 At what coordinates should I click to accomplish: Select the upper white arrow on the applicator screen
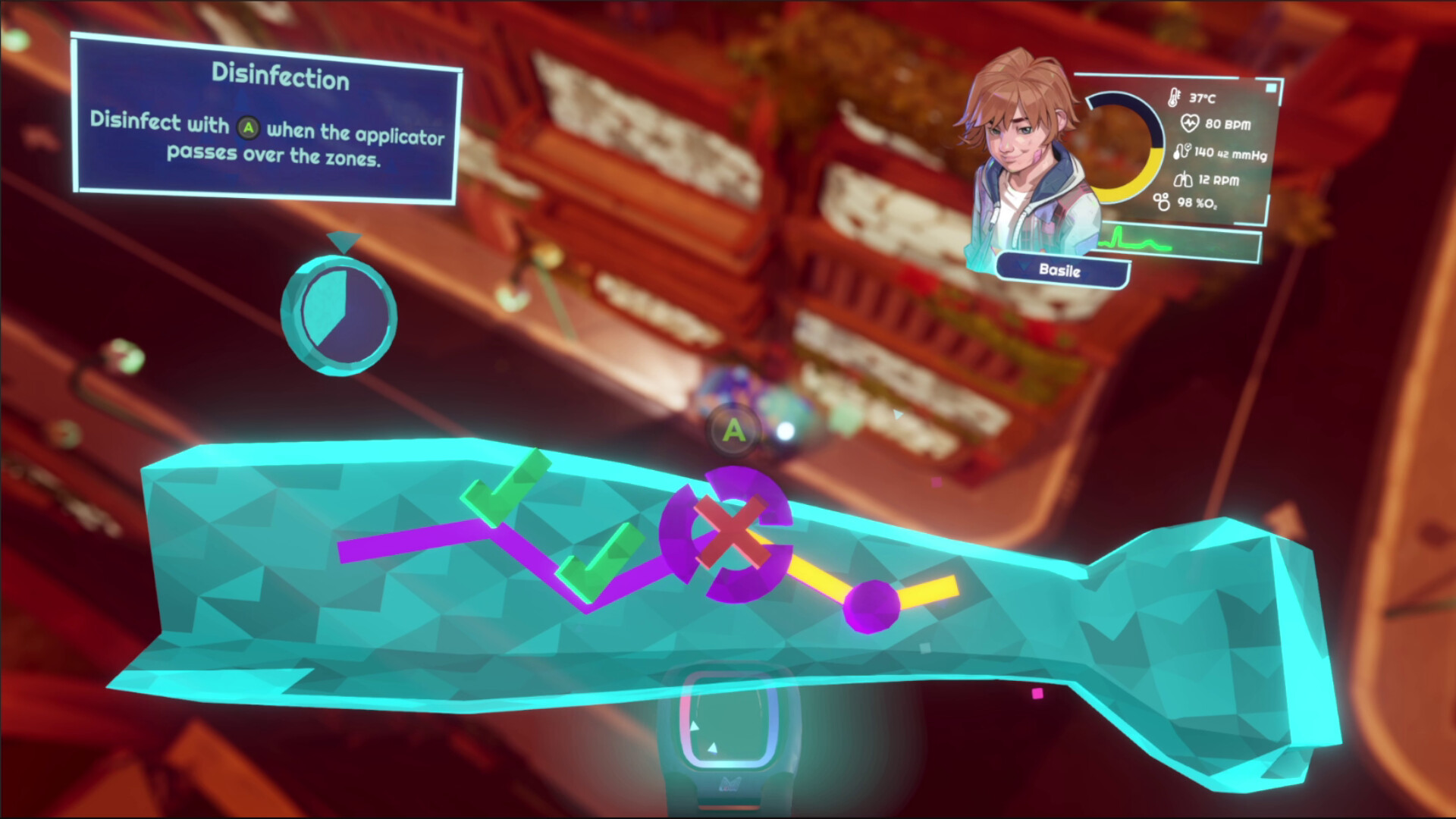[695, 725]
